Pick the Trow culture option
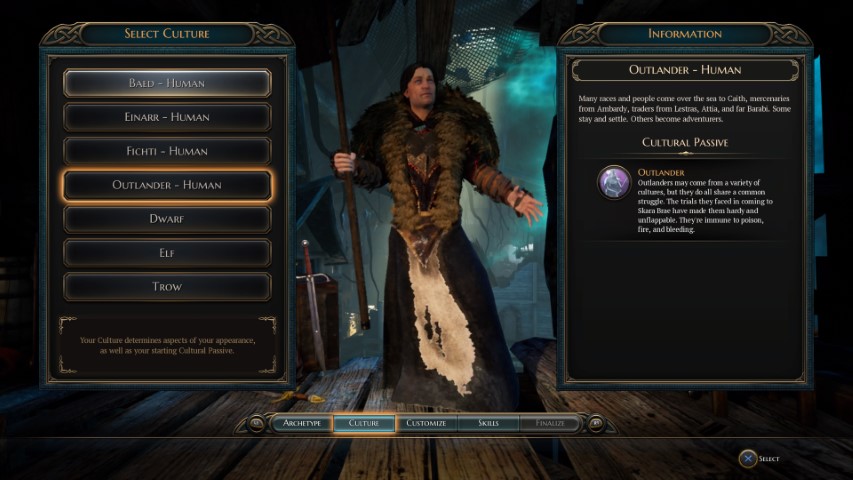This screenshot has width=853, height=480. pyautogui.click(x=167, y=286)
